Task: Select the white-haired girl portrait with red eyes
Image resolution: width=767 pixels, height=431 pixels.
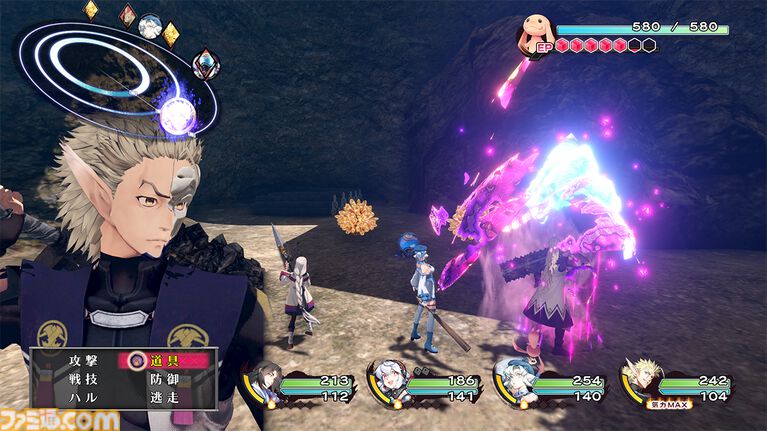Action: (390, 383)
